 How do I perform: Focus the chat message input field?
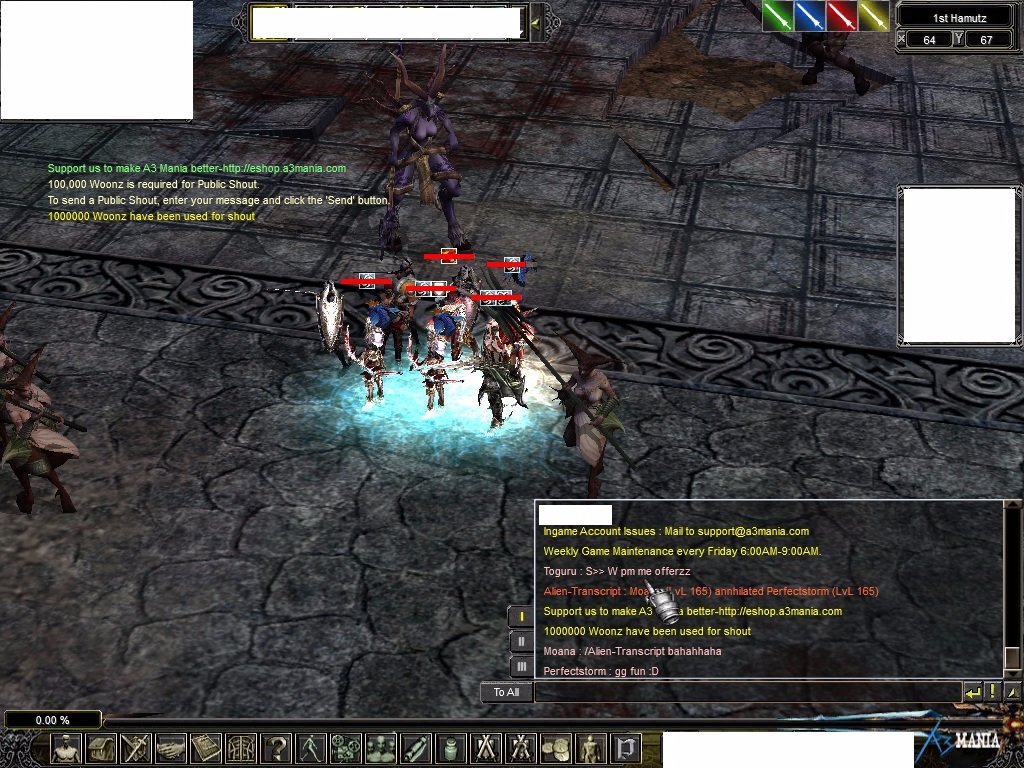pos(746,692)
